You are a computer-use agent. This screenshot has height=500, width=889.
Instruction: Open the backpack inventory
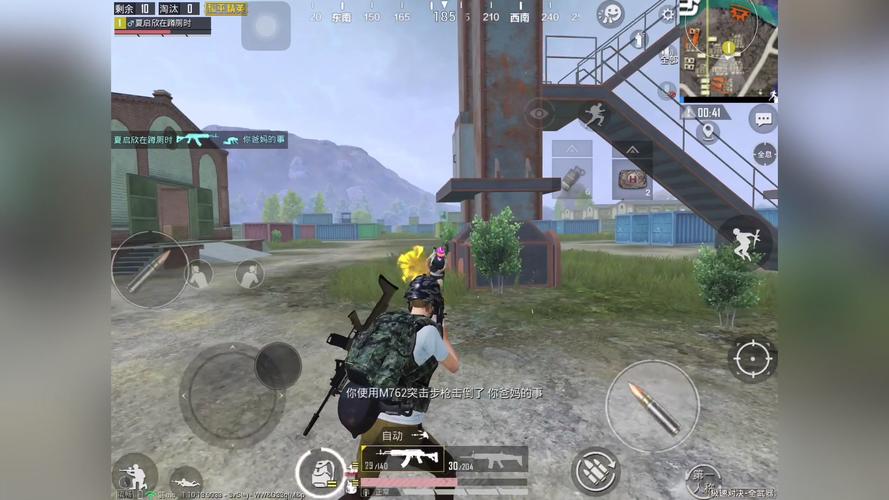(320, 471)
